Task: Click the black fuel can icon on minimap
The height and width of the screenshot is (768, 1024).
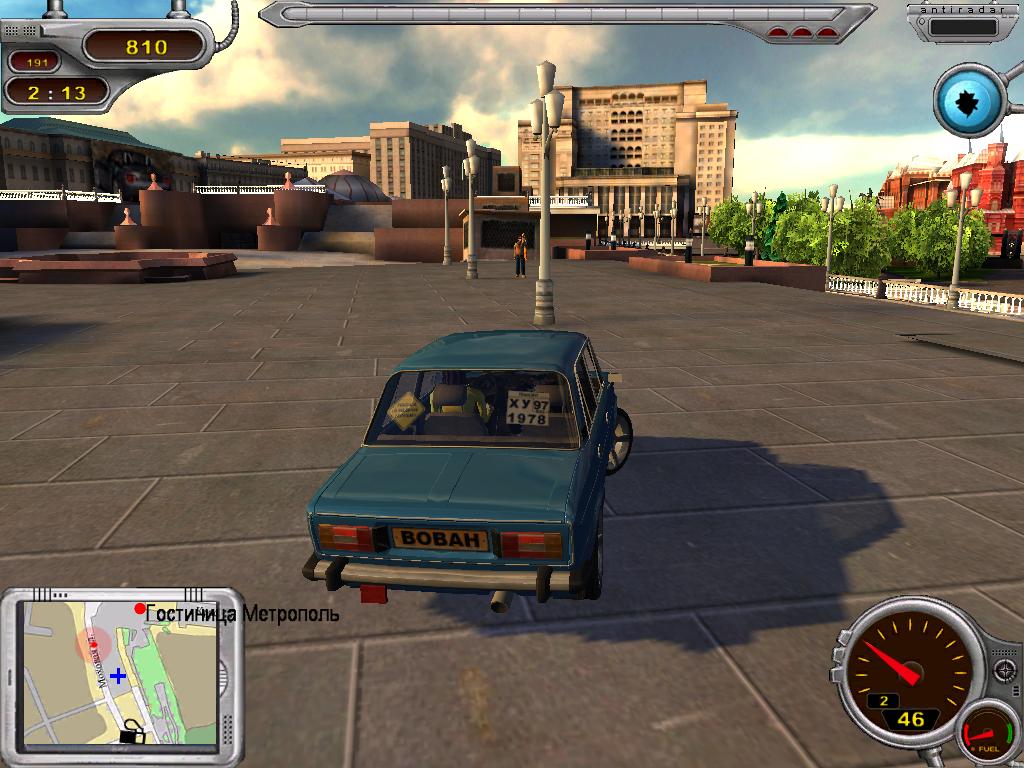Action: 132,734
